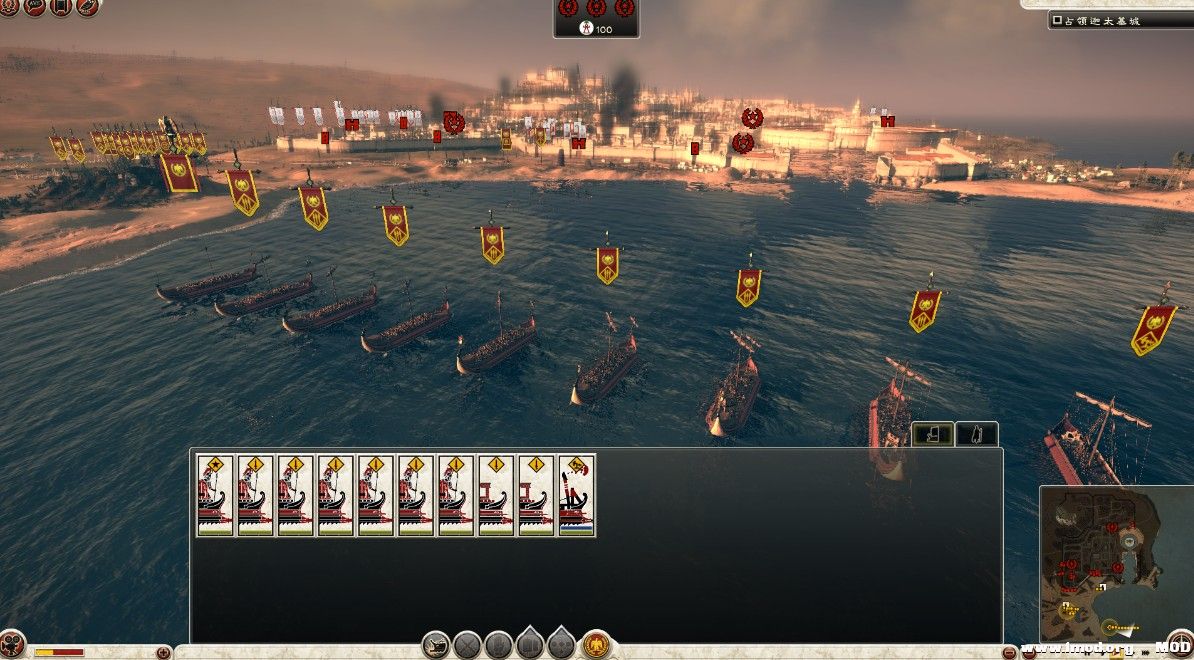Click the capture Carthage objective tracker
Screen dimensions: 1194x660
pos(1118,20)
